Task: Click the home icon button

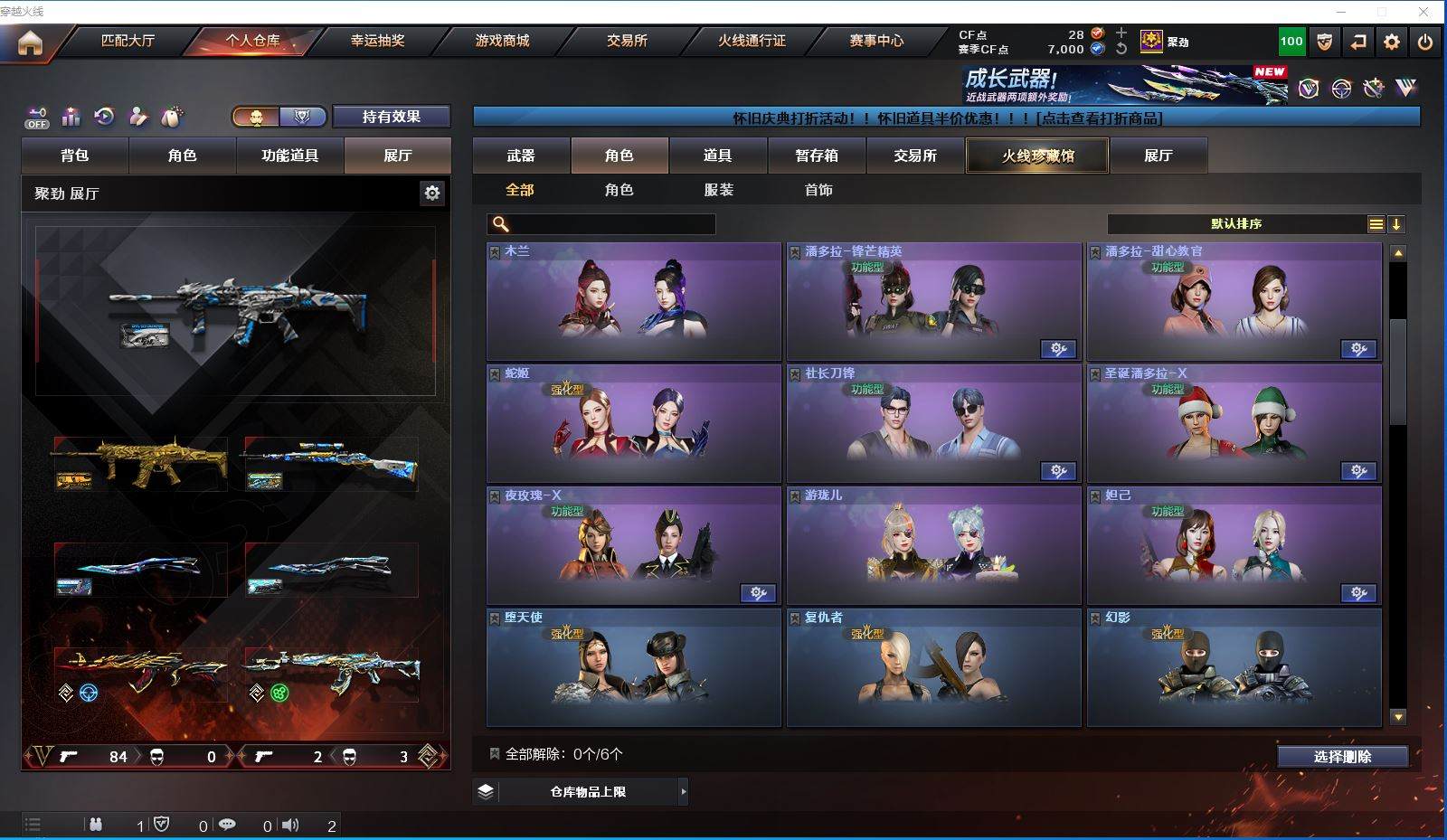Action: [30, 42]
